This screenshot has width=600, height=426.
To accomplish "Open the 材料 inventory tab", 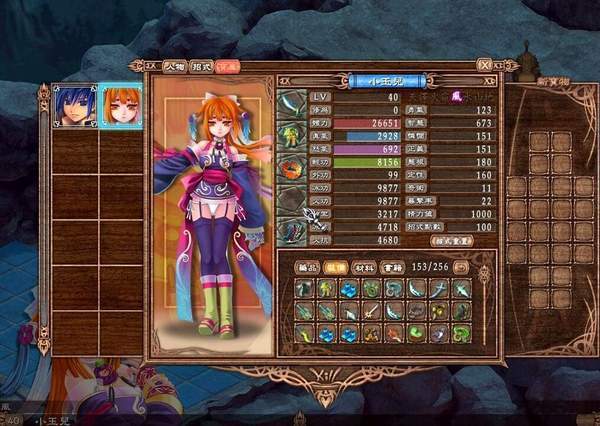I will coord(365,267).
